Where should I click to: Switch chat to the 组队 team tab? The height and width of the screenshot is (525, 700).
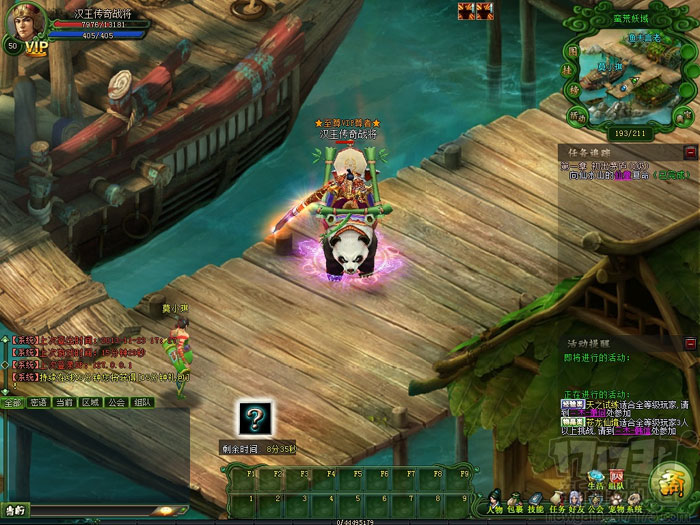click(142, 403)
